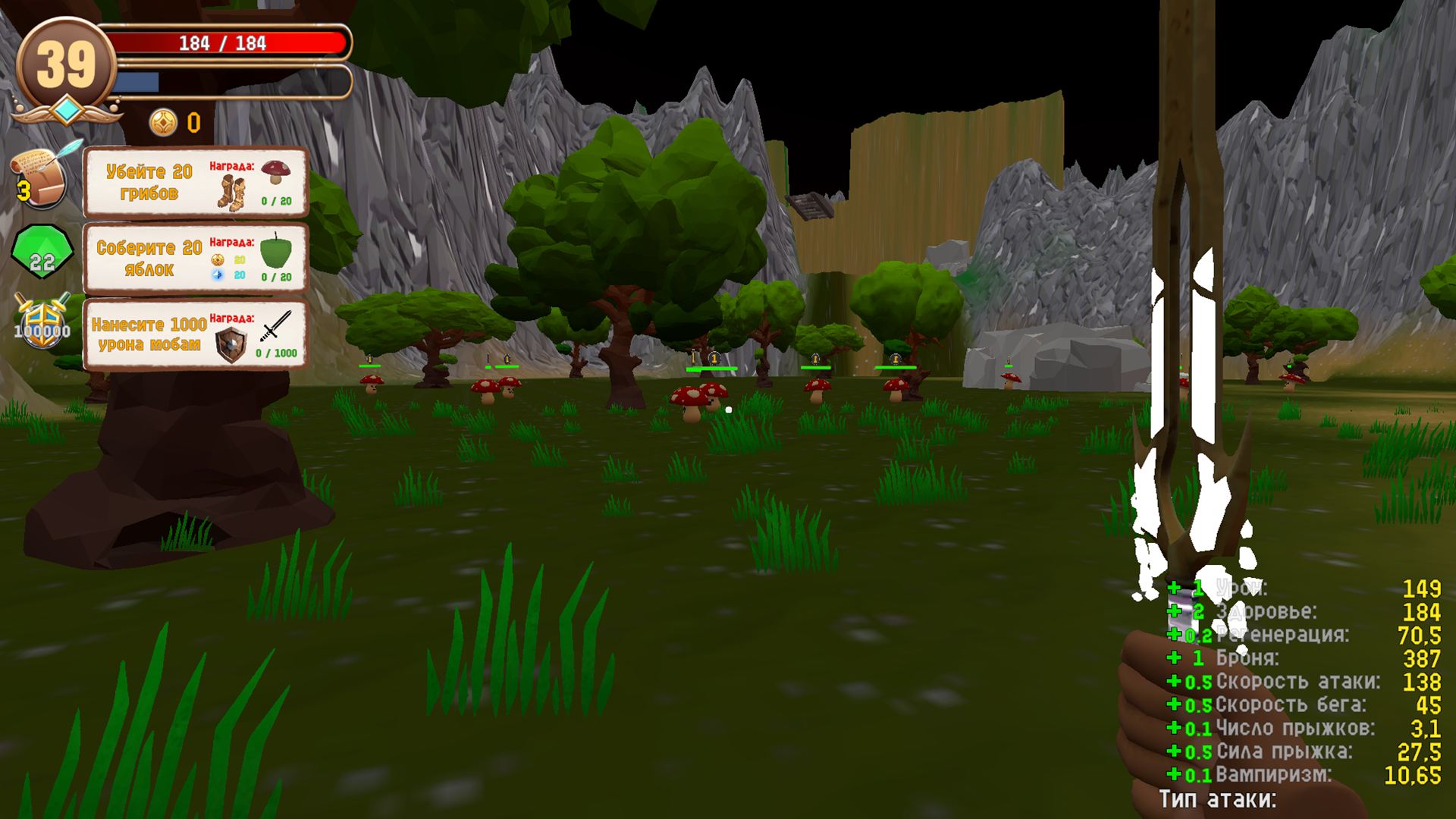Image resolution: width=1456 pixels, height=819 pixels.
Task: Click the gold coin counter icon
Action: pos(162,123)
